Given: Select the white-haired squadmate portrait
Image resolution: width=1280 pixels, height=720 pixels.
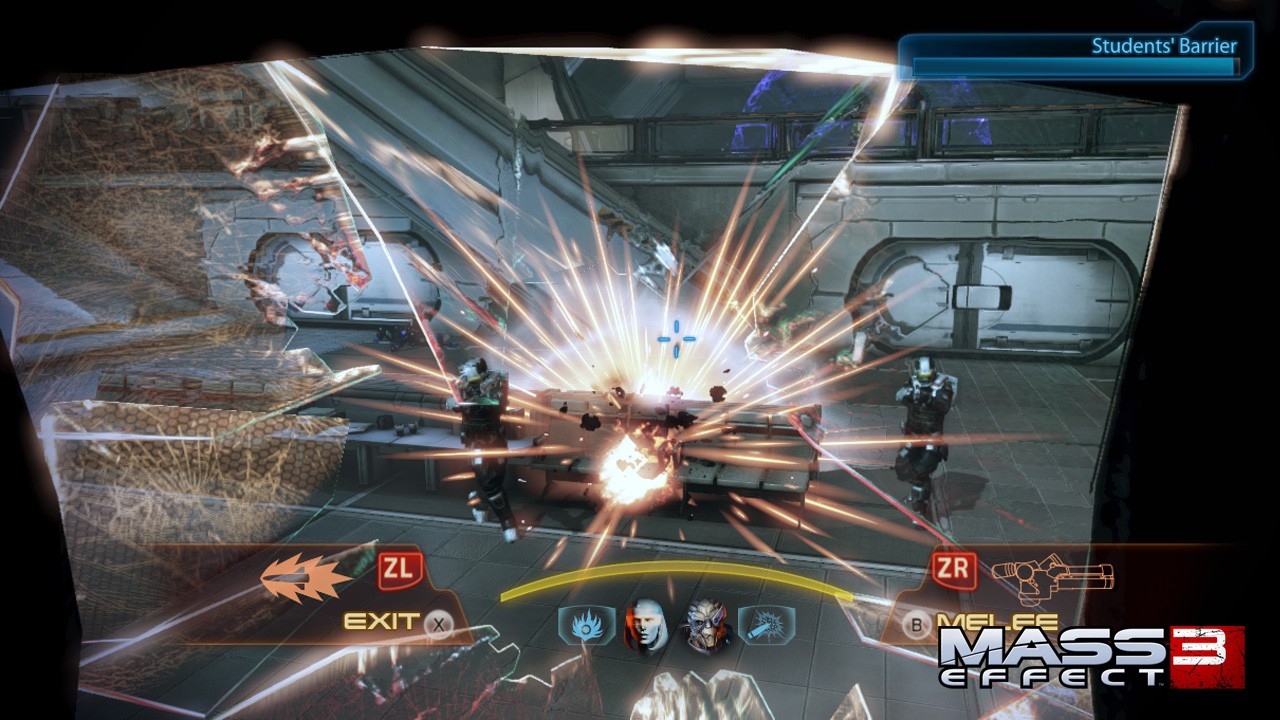Looking at the screenshot, I should pos(646,626).
